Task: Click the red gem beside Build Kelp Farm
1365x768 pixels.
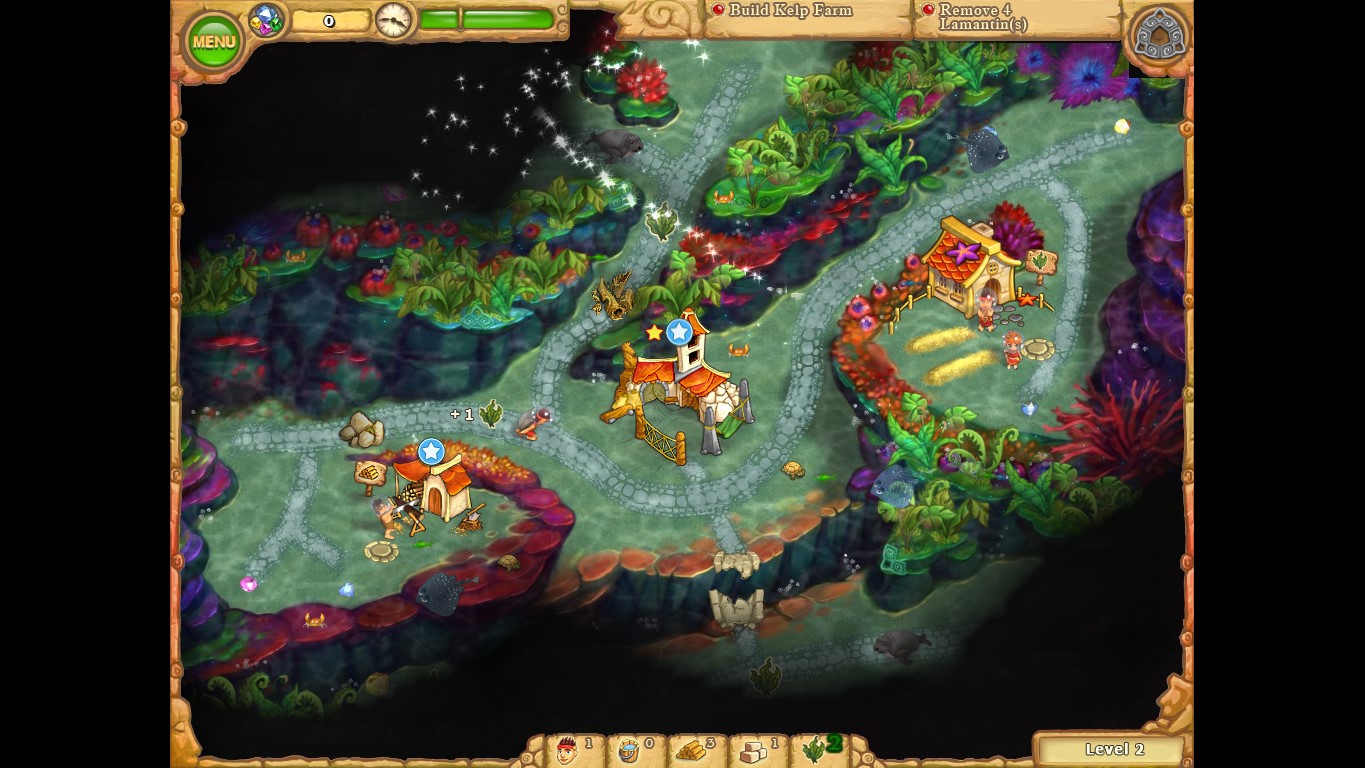Action: click(x=716, y=10)
